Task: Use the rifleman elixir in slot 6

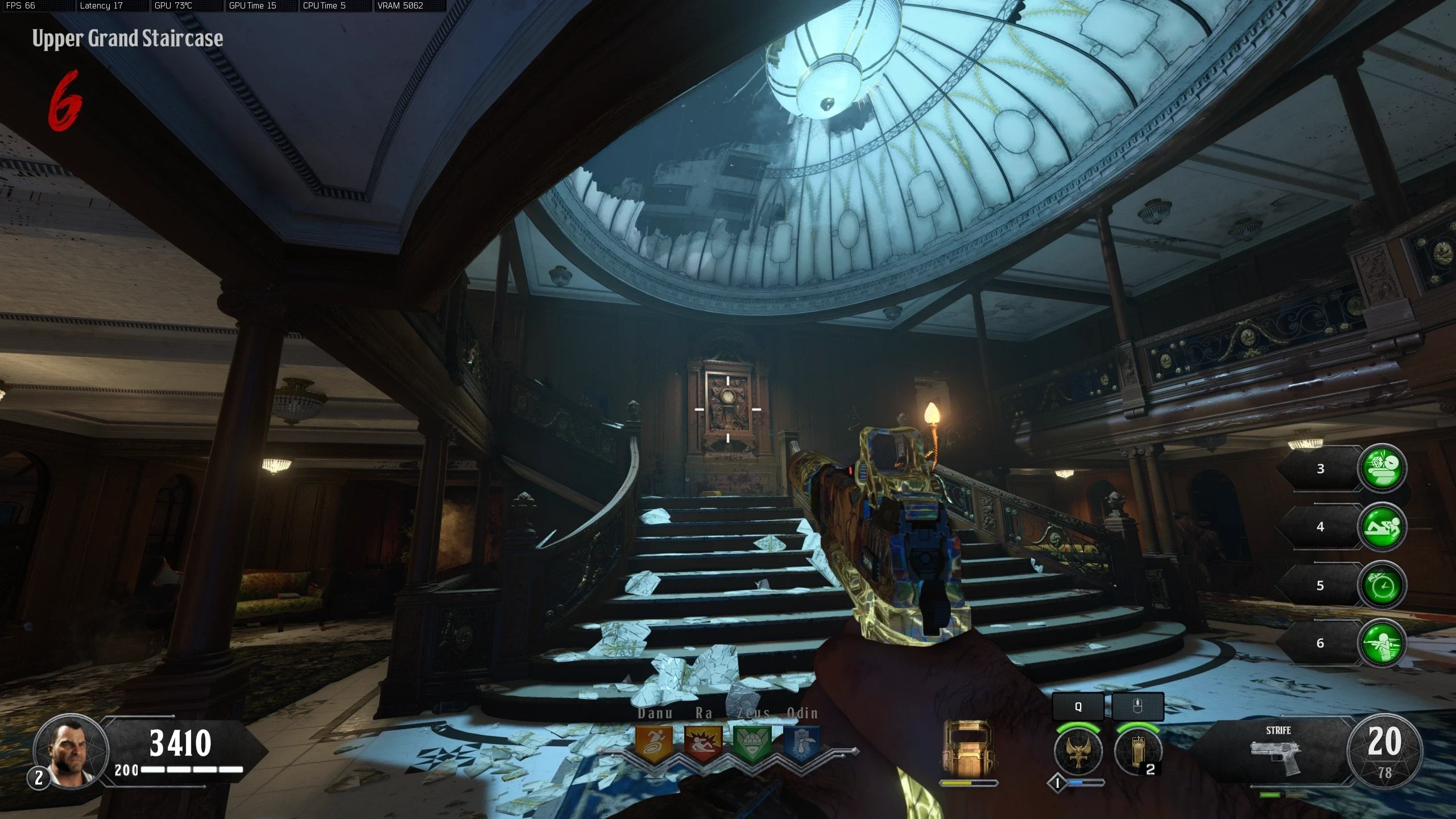Action: coord(1382,643)
